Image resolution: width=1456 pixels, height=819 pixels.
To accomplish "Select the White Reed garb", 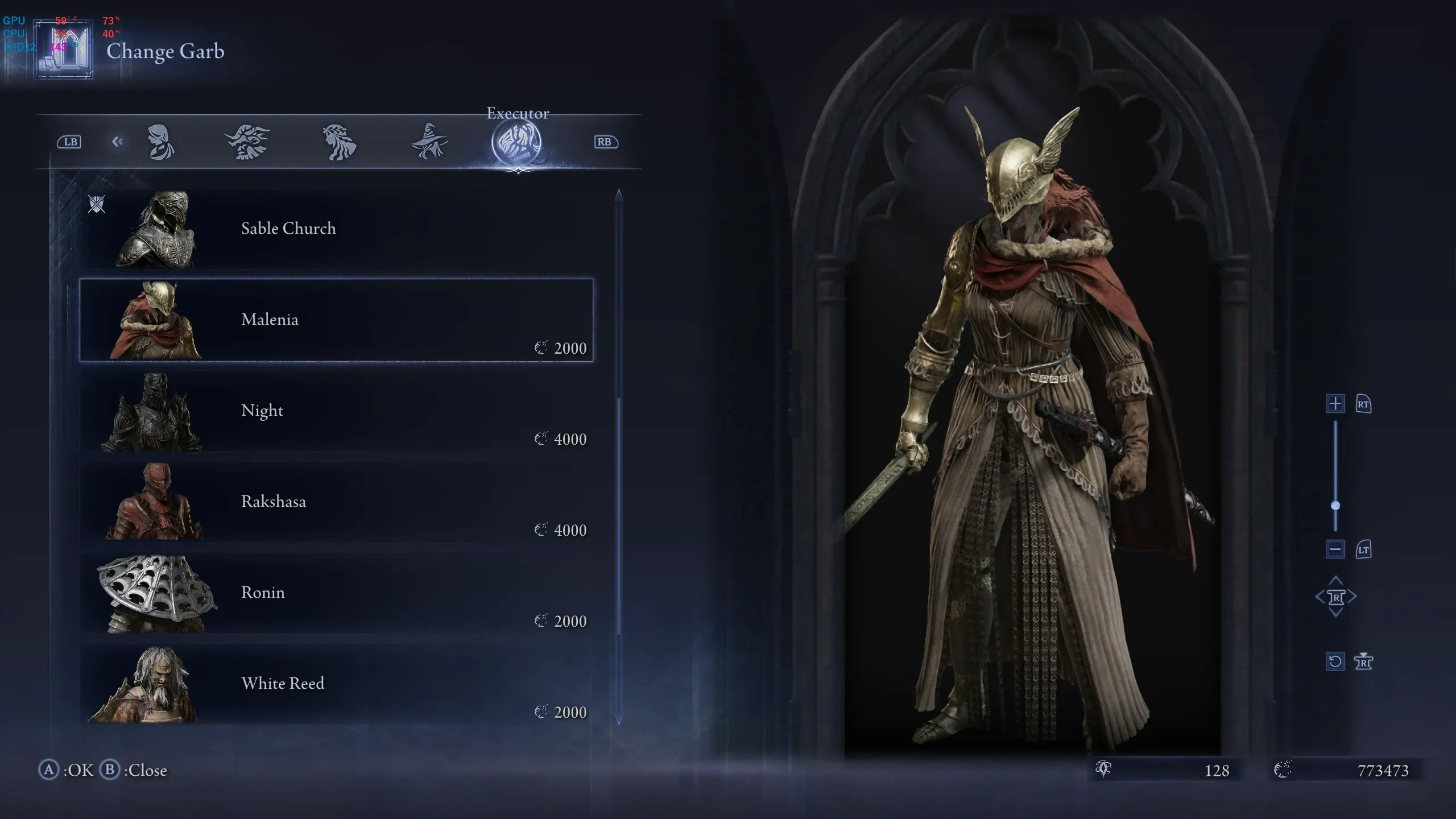I will click(336, 684).
